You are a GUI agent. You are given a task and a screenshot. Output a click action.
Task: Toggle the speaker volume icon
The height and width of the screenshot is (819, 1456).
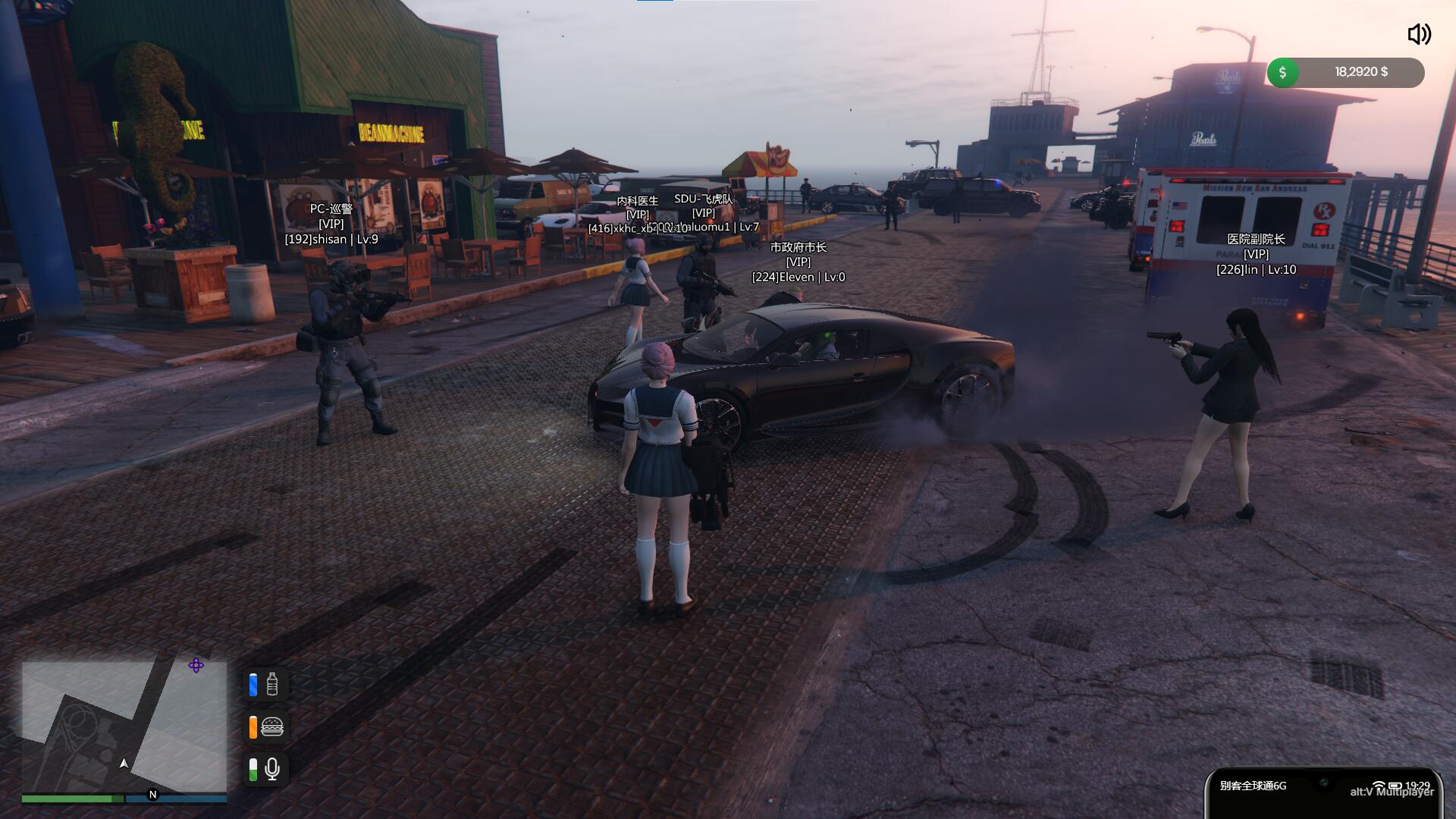[1419, 34]
